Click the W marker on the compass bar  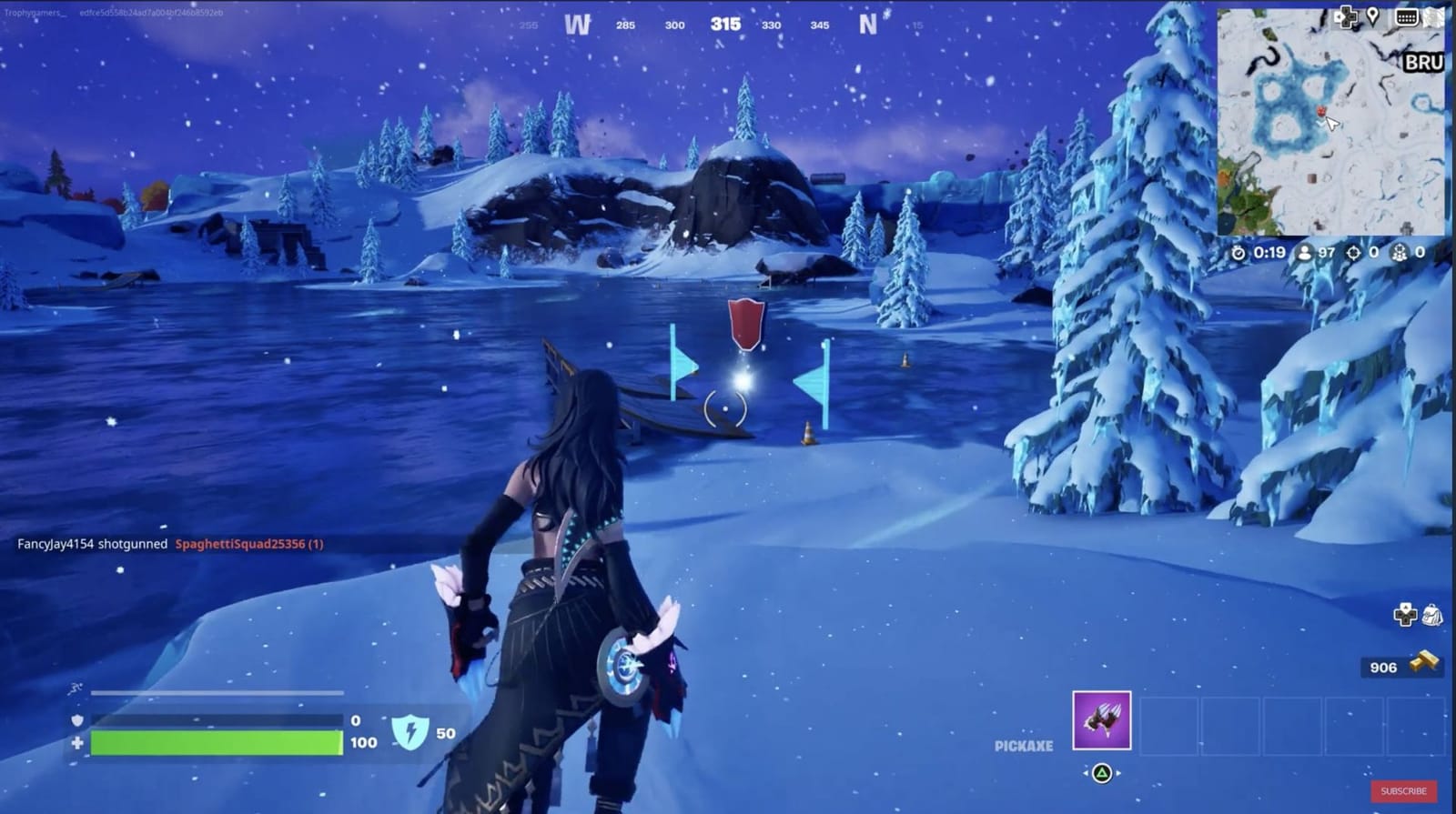point(577,25)
